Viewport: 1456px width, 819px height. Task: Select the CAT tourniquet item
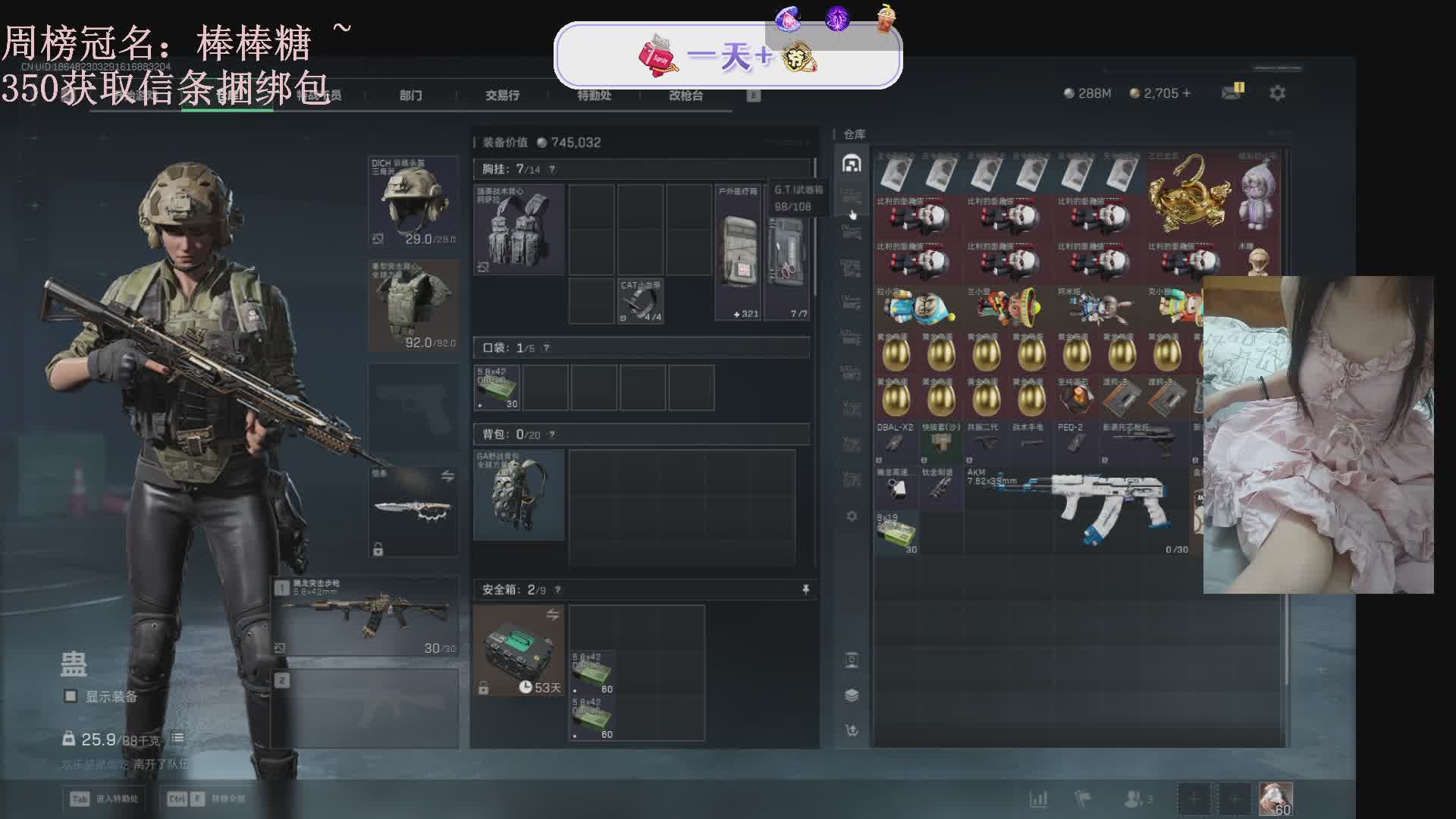coord(641,301)
